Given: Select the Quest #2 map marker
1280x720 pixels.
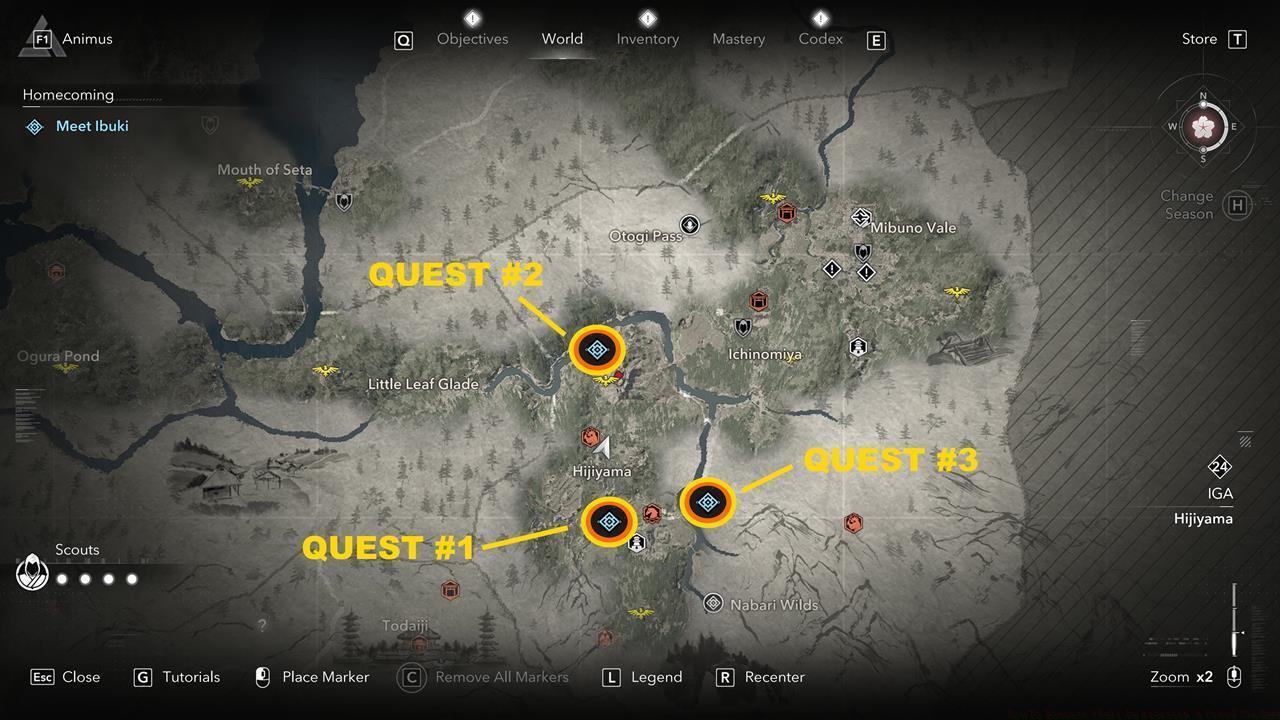Looking at the screenshot, I should pyautogui.click(x=597, y=350).
